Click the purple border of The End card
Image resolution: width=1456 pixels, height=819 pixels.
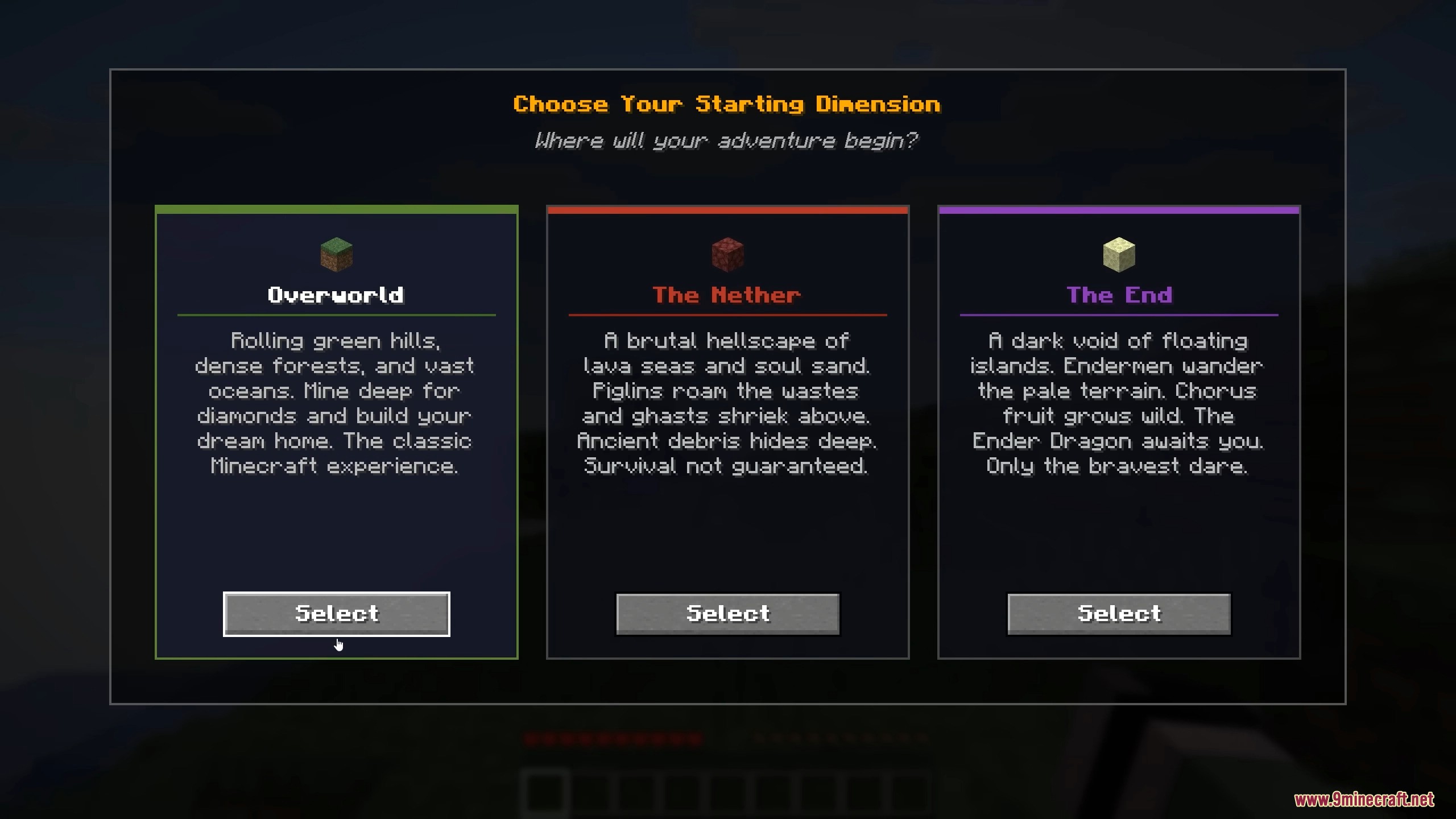point(1119,210)
